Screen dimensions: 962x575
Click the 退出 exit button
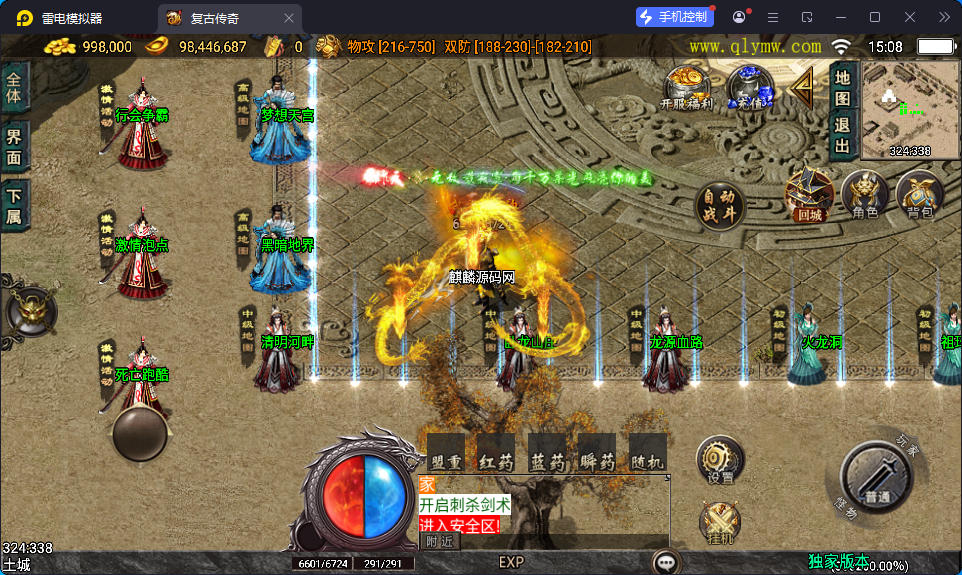coord(843,136)
